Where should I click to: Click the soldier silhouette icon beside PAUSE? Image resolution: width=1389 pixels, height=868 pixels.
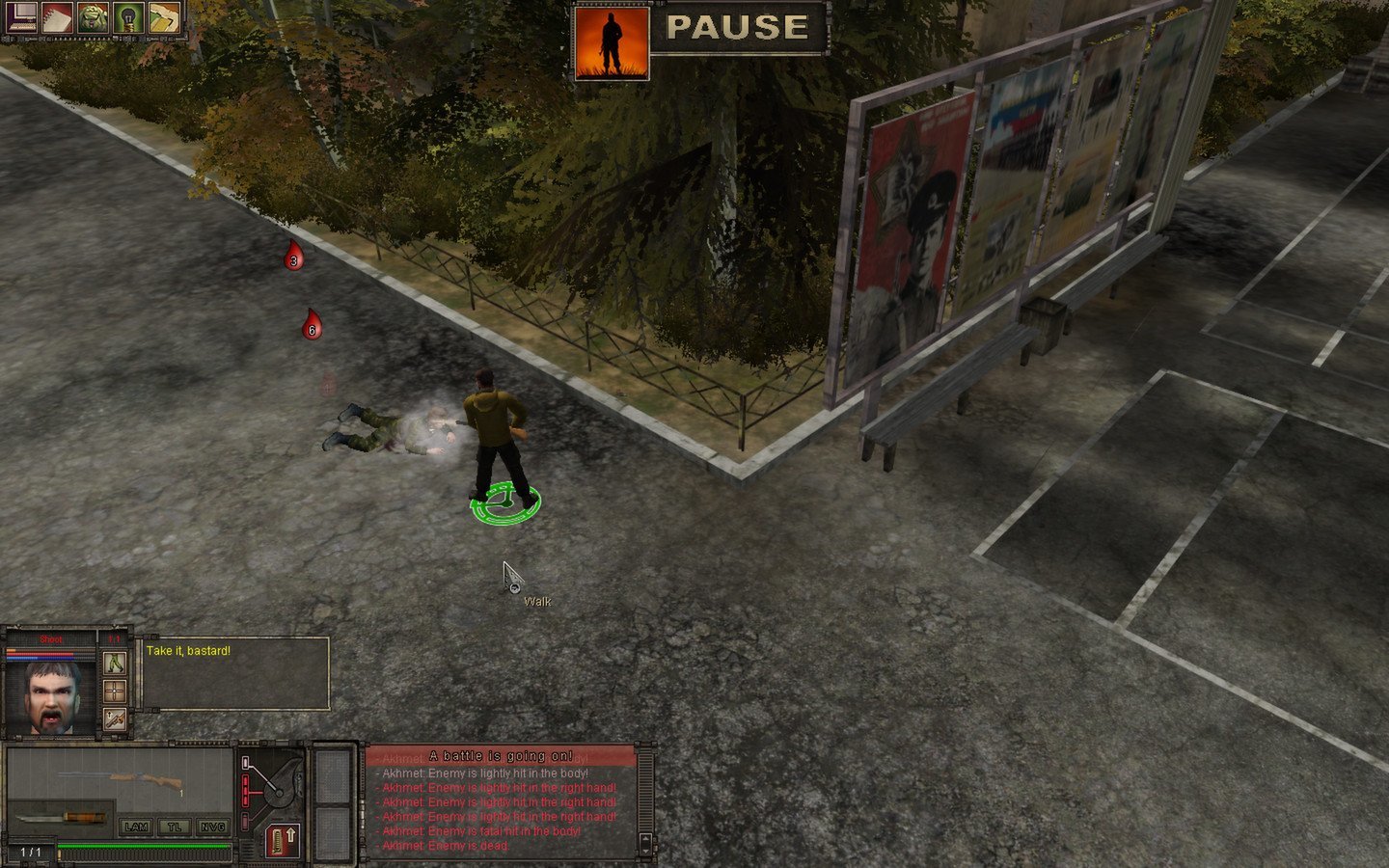click(x=611, y=43)
